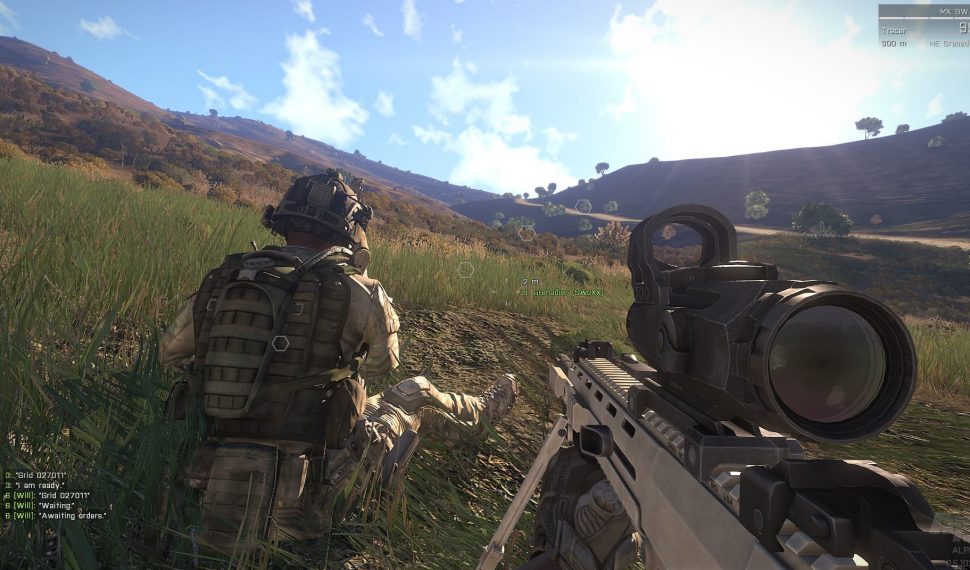Click the "I am ready." chat message

point(37,485)
